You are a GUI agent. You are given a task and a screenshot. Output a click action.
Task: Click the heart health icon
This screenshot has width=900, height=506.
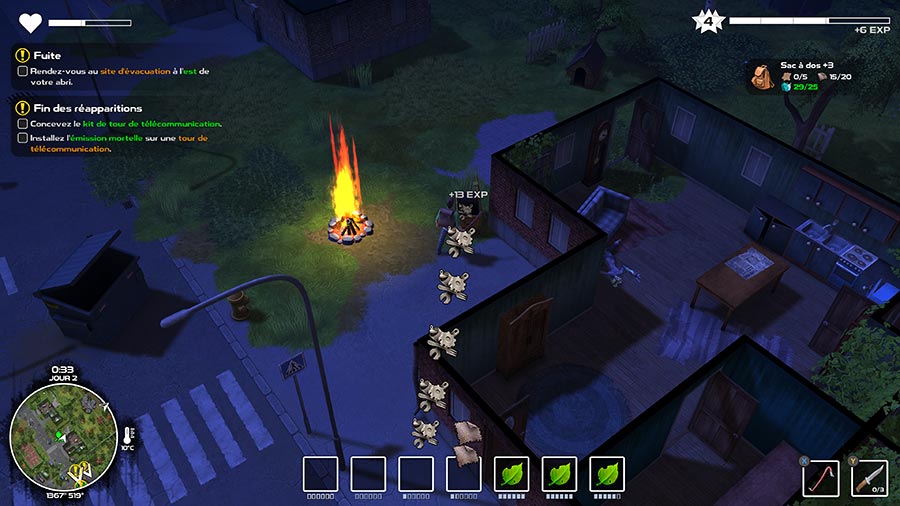point(30,22)
